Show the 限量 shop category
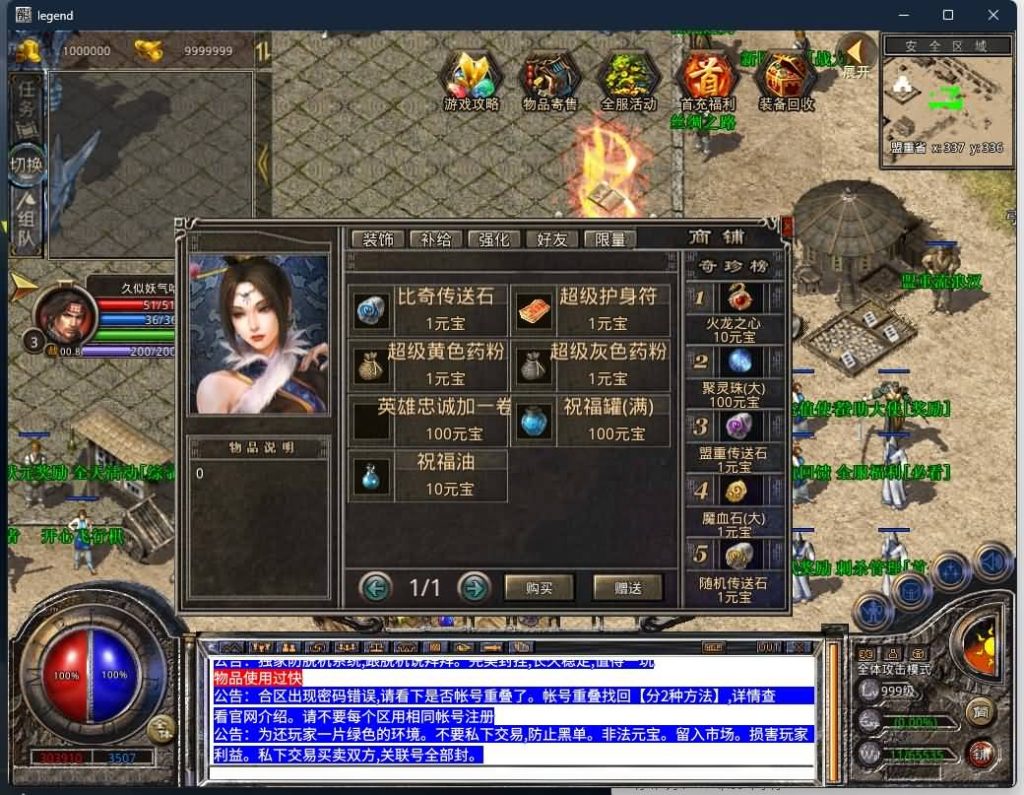The height and width of the screenshot is (795, 1024). [610, 239]
